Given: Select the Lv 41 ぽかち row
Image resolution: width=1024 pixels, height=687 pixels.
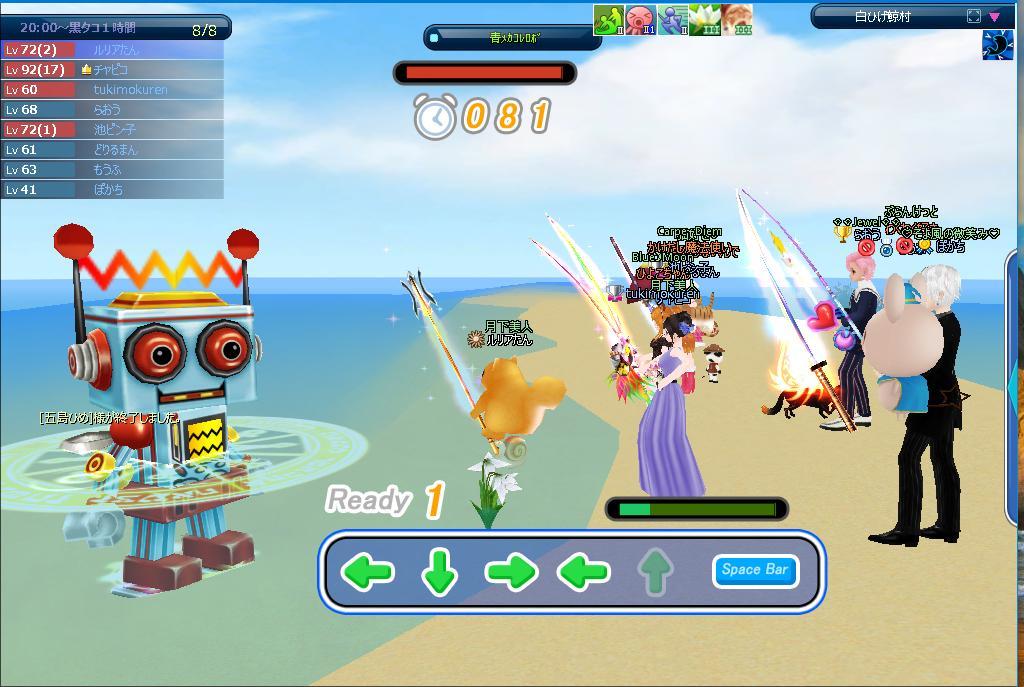Looking at the screenshot, I should [112, 189].
